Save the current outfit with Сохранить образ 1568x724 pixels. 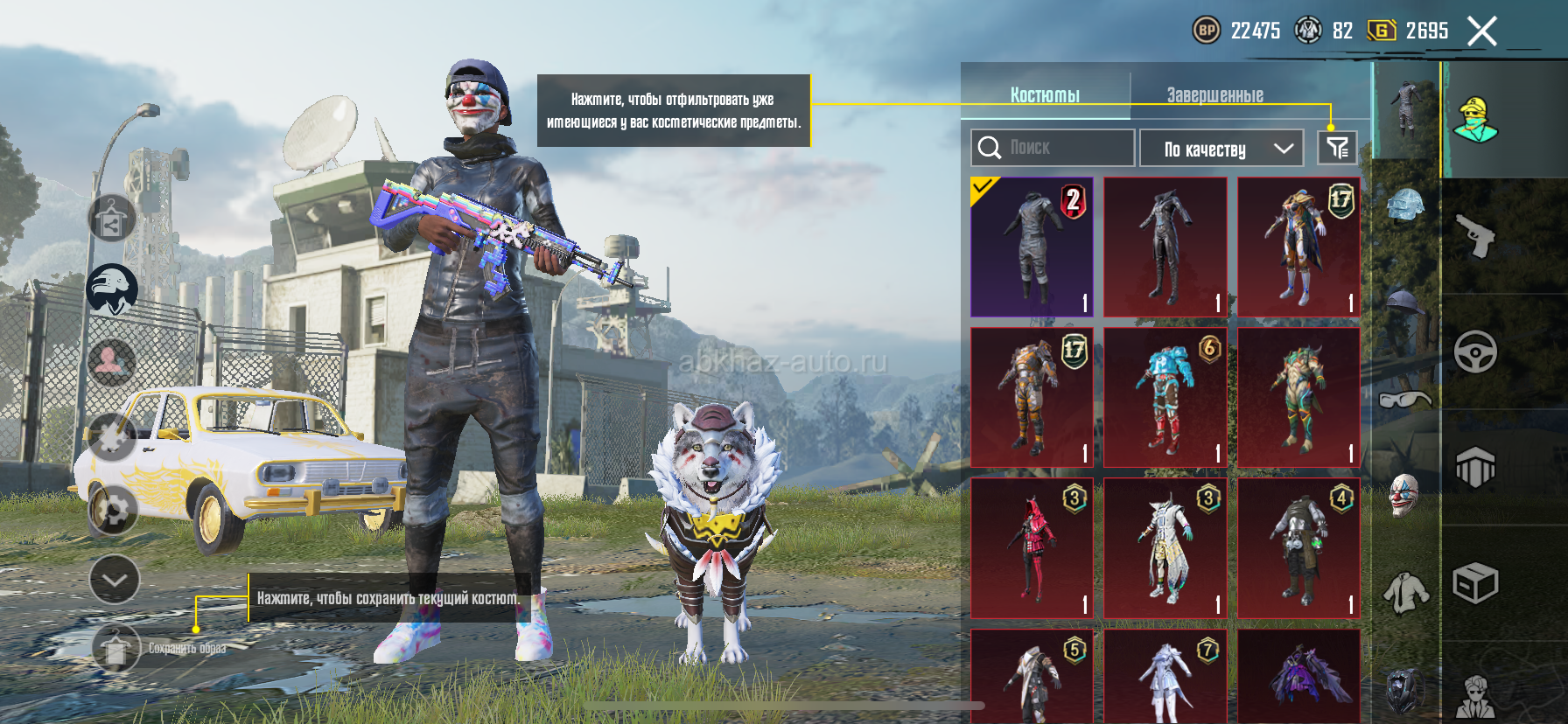pos(116,649)
